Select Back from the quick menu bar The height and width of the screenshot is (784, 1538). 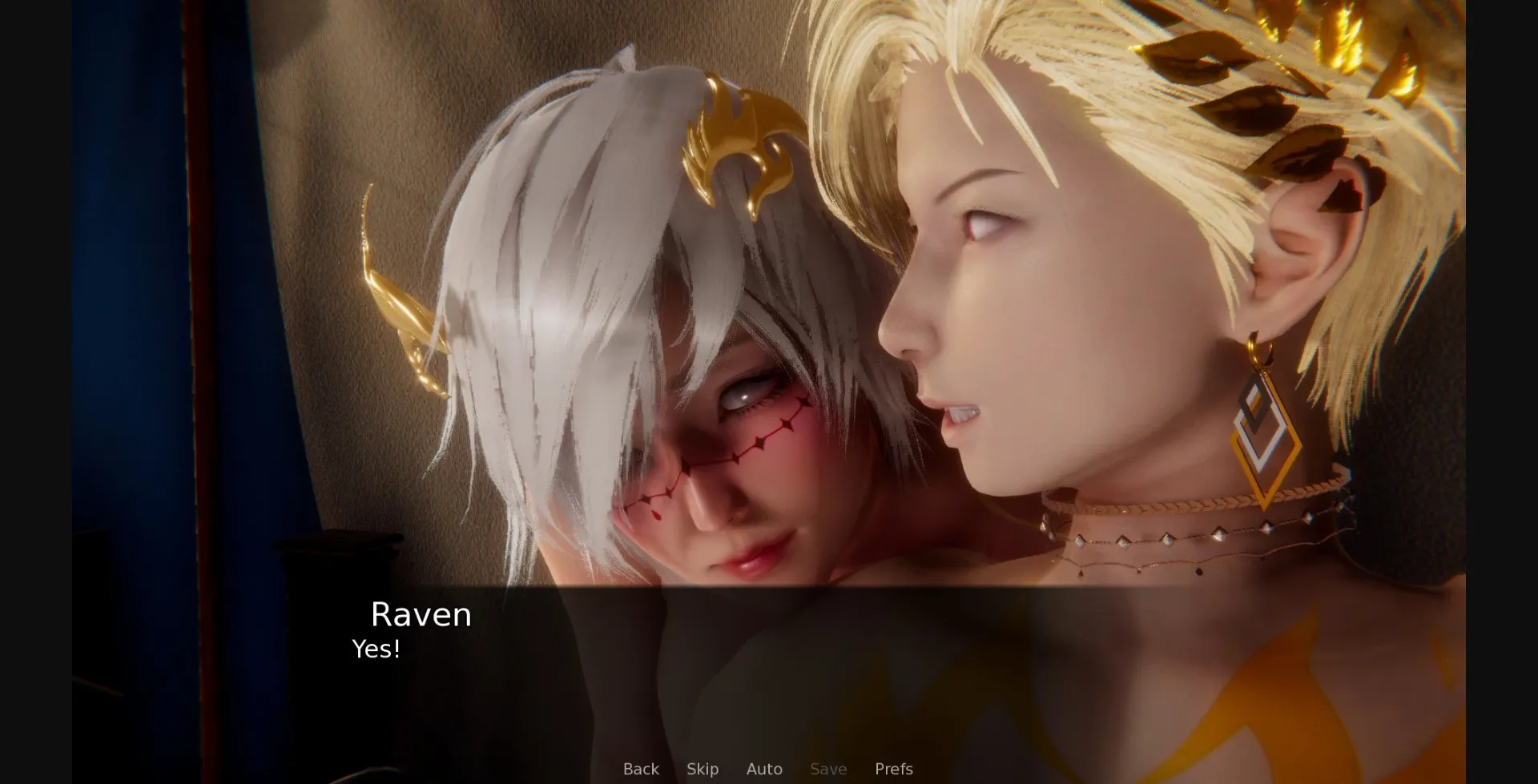coord(640,769)
